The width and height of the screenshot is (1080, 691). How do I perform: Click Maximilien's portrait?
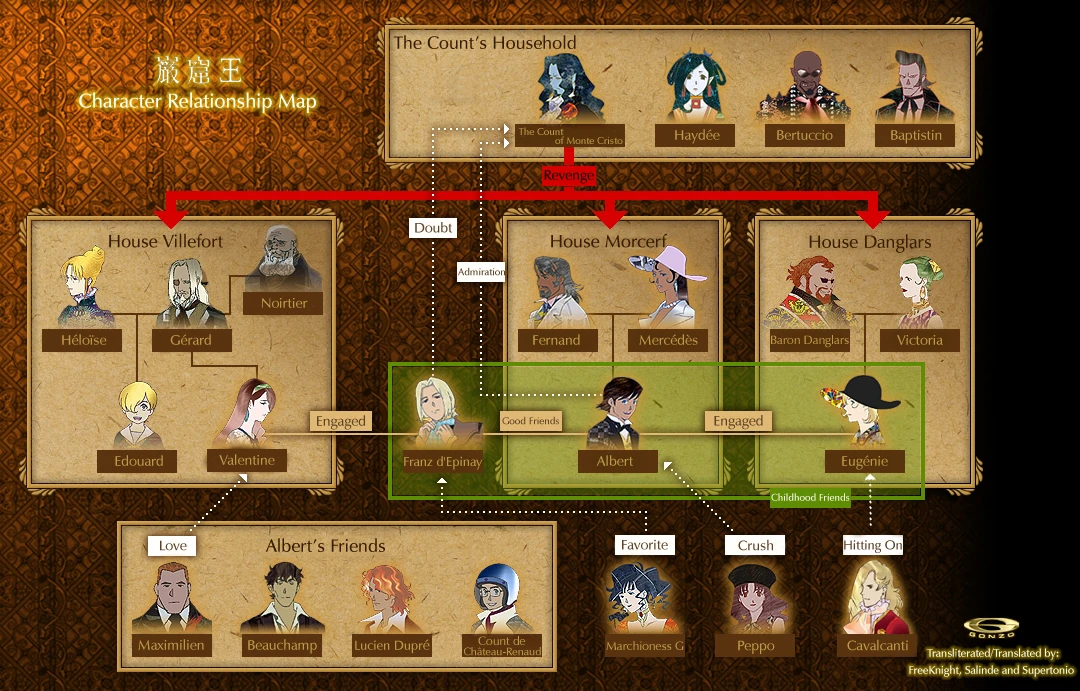(171, 597)
